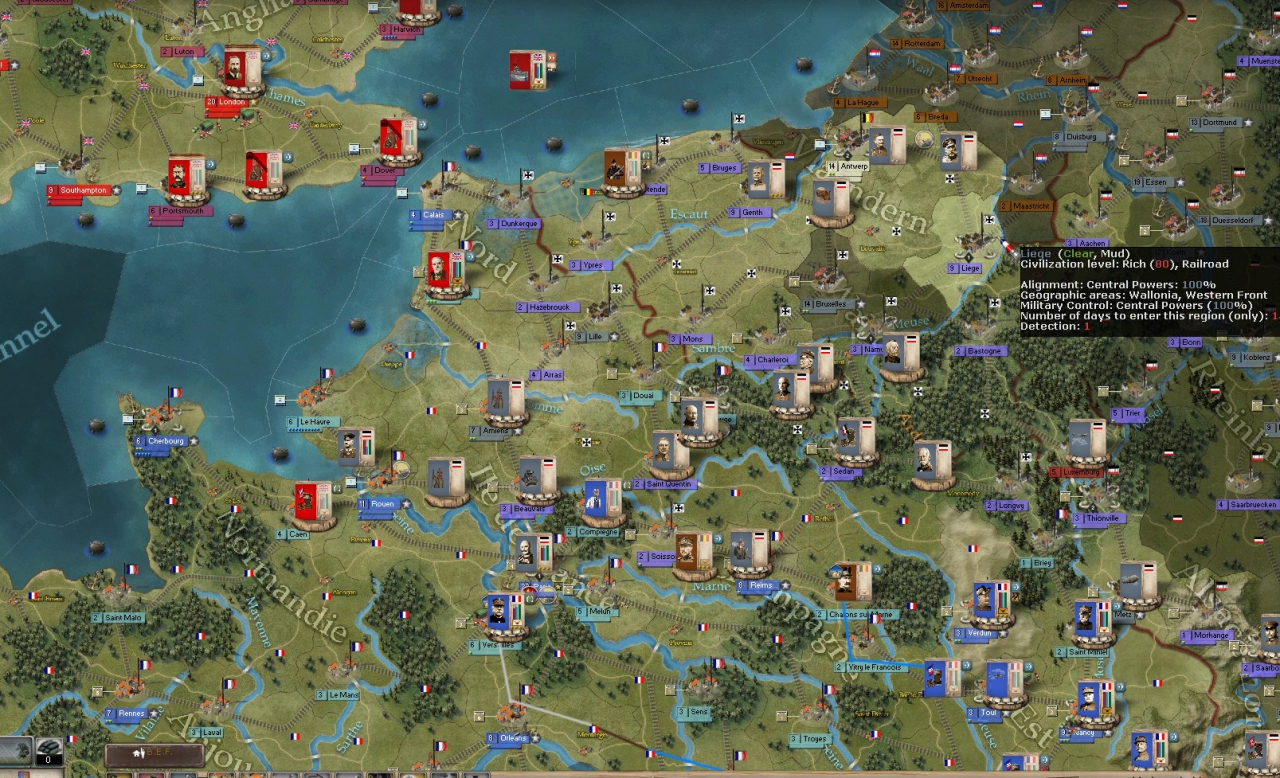
Task: Select the British stack beside Calais
Action: click(x=445, y=273)
